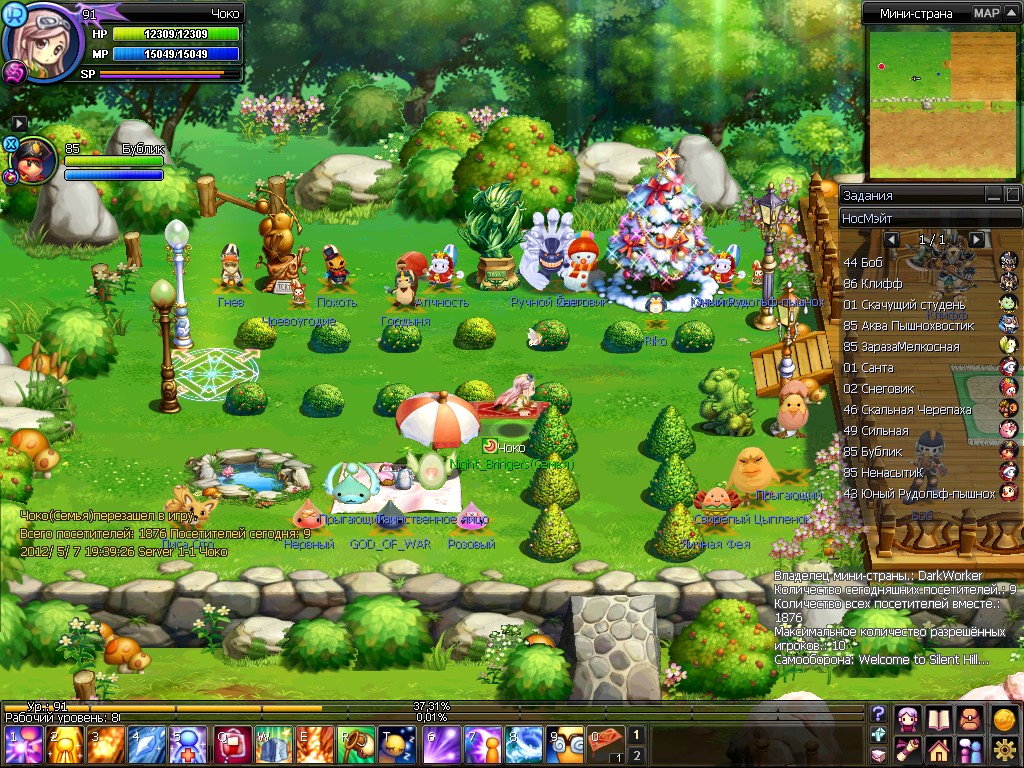Collapse the minimap with the up-arrow button
The height and width of the screenshot is (768, 1024).
point(1013,13)
